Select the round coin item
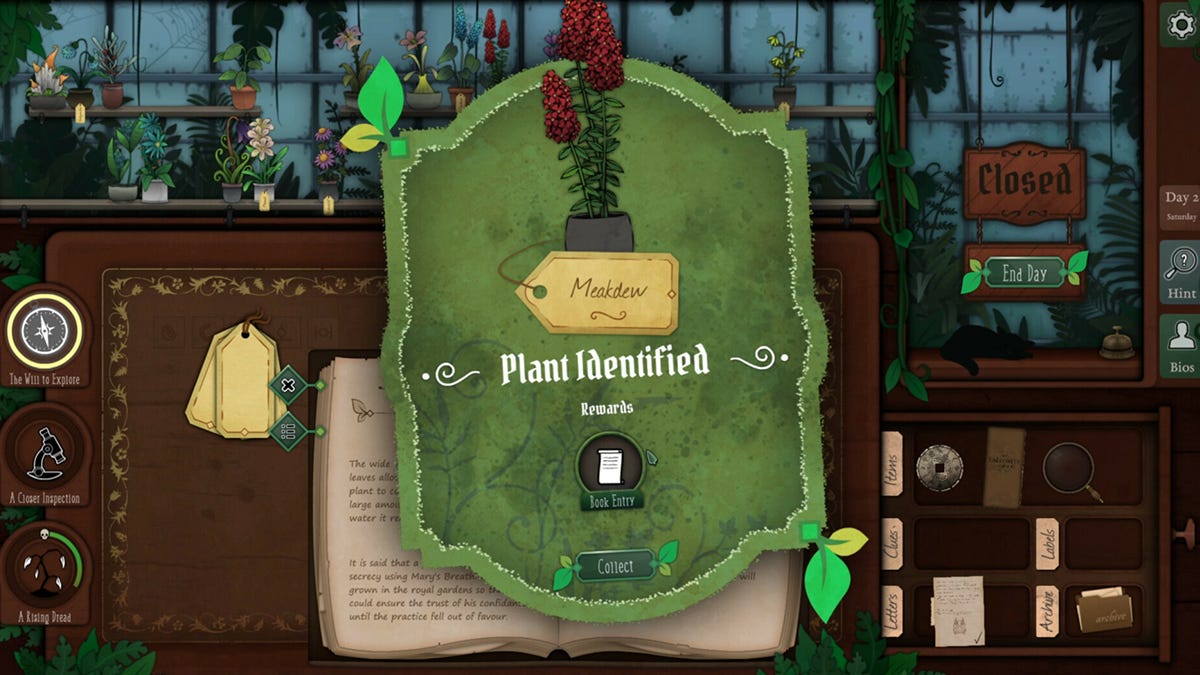 (939, 468)
